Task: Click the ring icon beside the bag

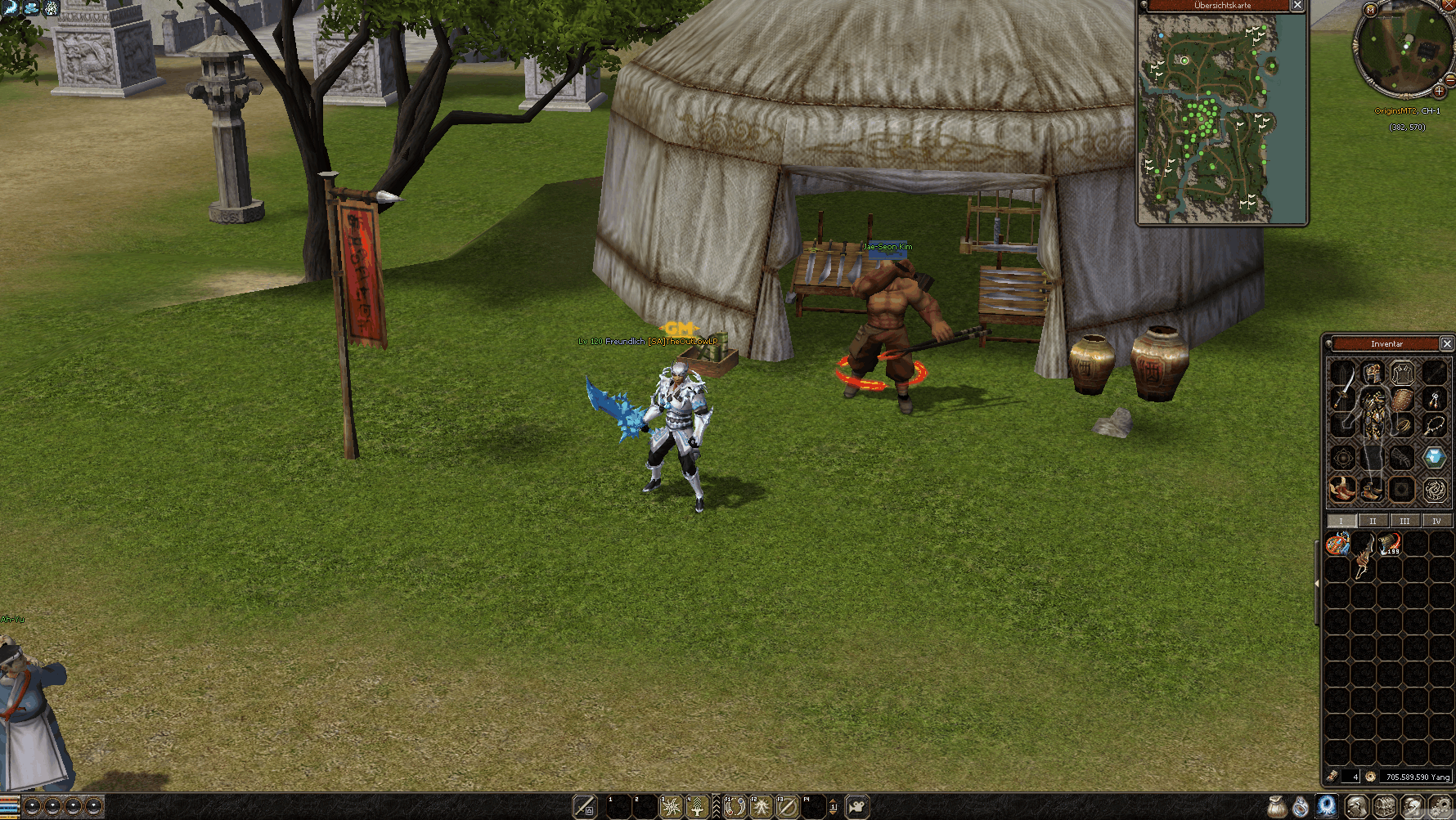Action: pos(1300,807)
